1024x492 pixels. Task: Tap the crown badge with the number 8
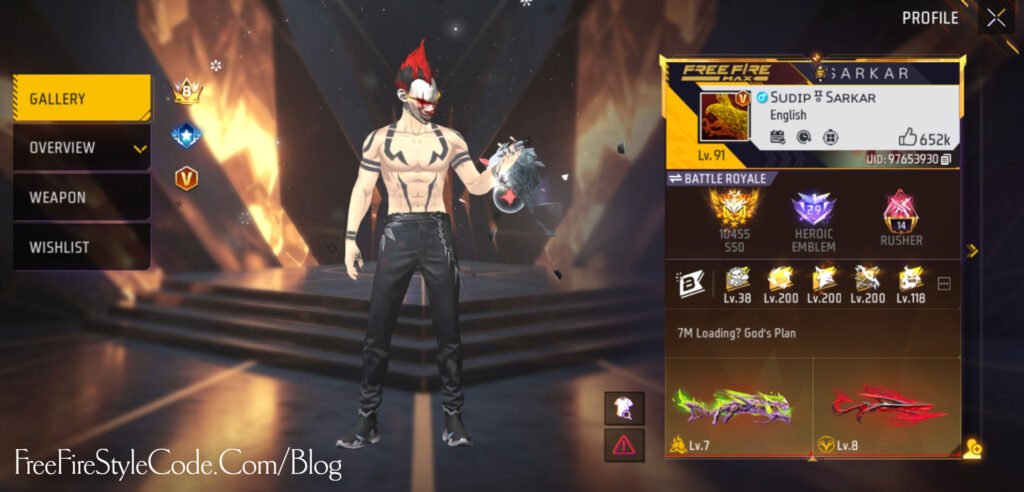click(187, 92)
